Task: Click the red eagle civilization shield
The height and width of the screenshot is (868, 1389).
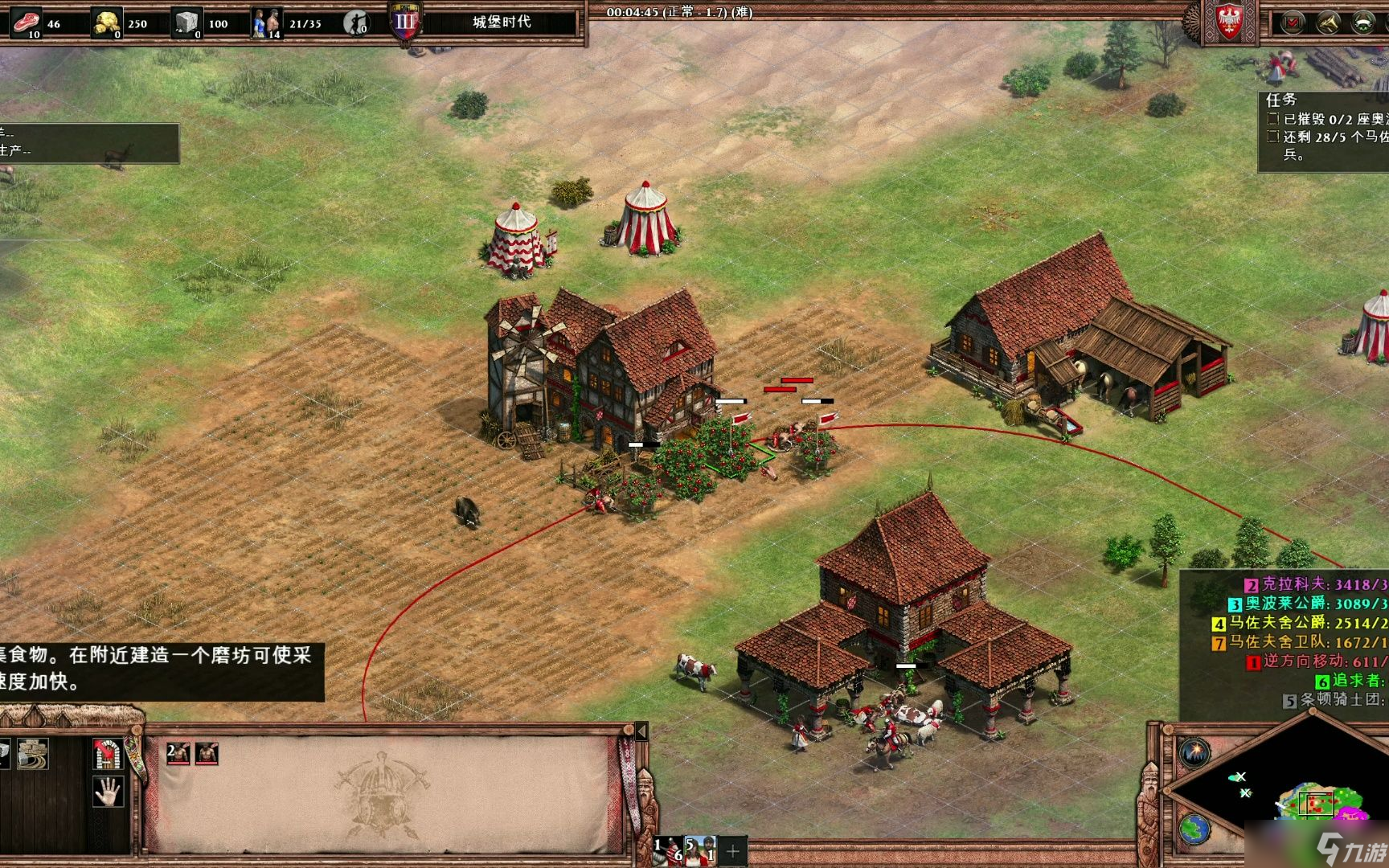Action: pos(1229,21)
